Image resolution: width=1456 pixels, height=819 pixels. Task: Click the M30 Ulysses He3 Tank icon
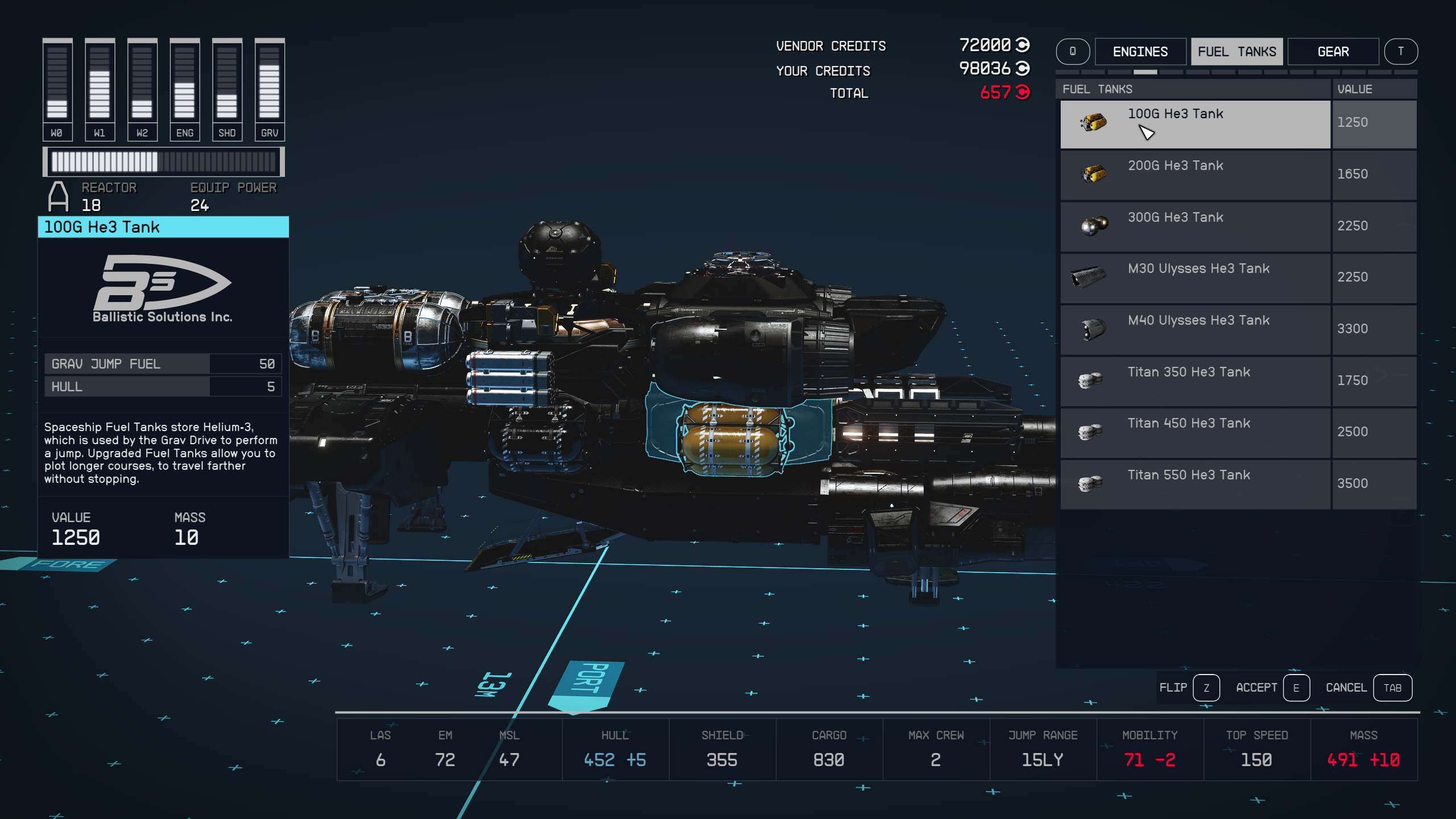point(1090,276)
